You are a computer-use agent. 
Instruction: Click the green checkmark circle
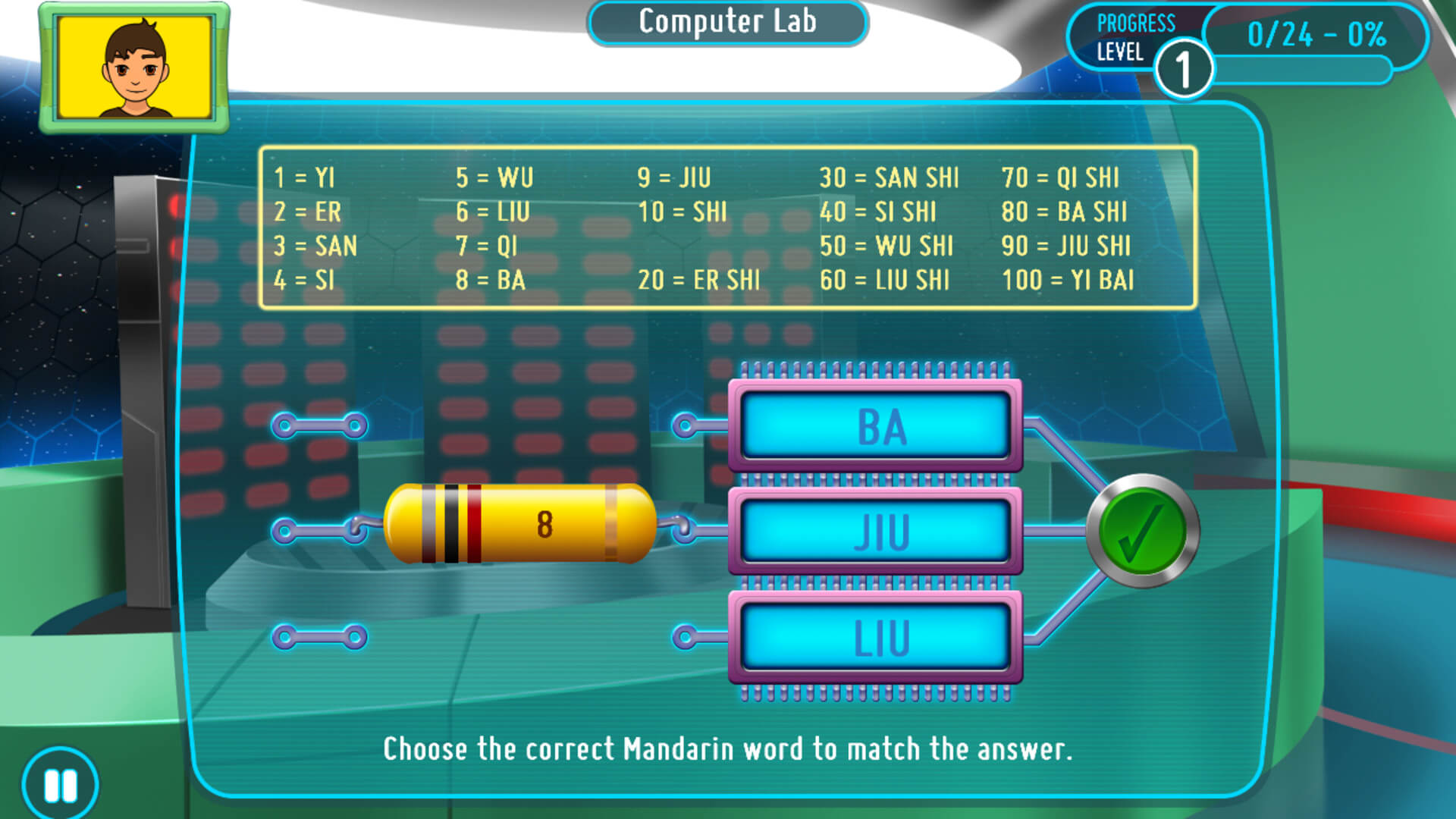click(x=1142, y=531)
